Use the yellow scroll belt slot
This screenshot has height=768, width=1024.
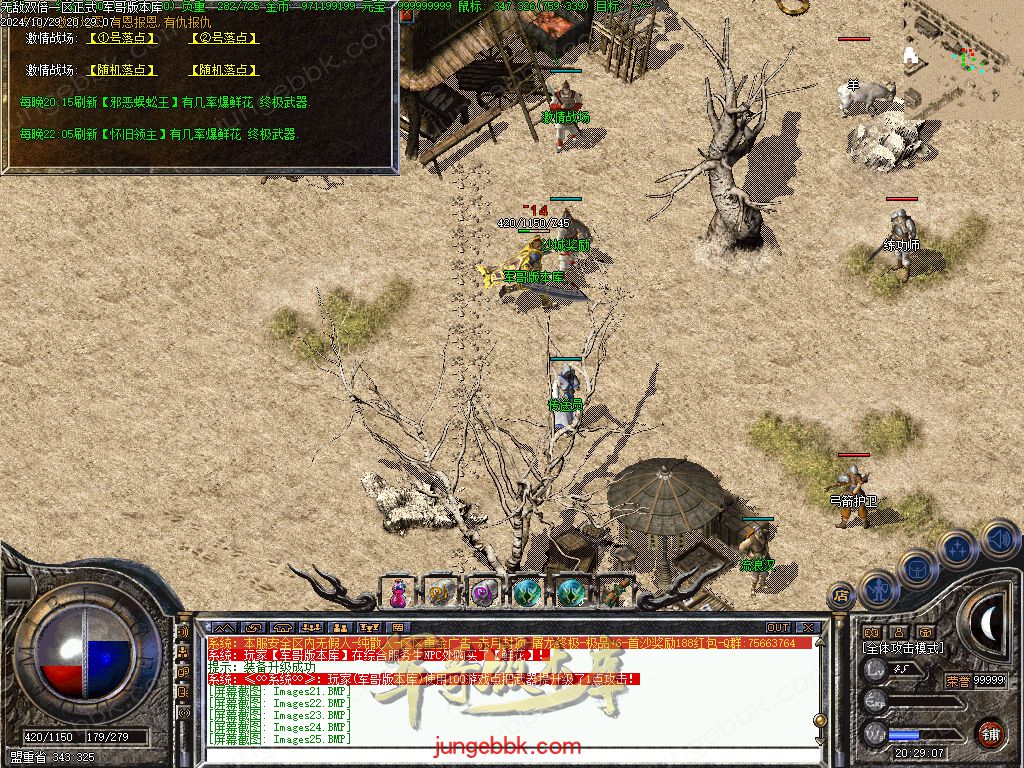point(440,593)
